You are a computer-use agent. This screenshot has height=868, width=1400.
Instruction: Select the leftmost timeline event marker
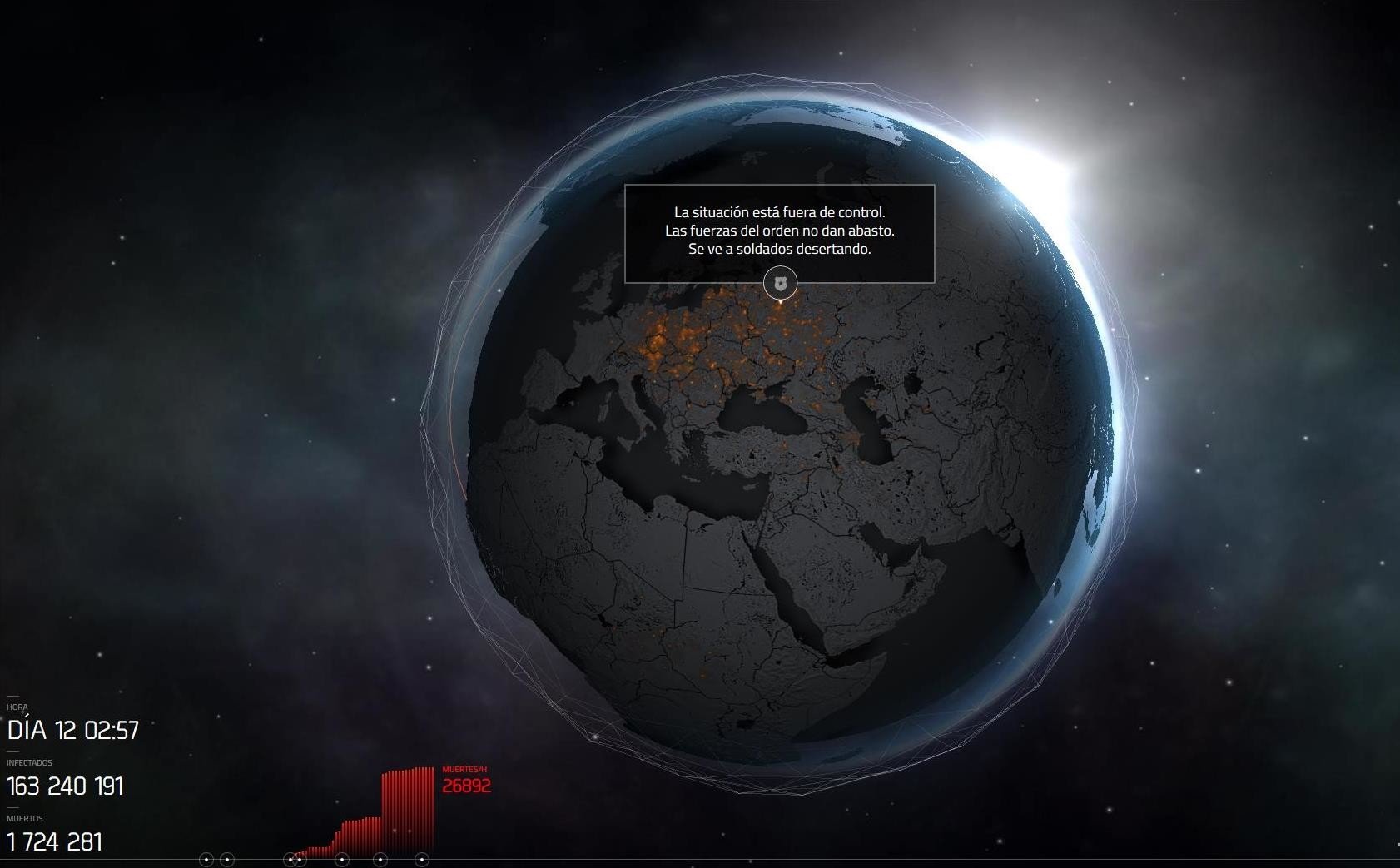click(206, 860)
